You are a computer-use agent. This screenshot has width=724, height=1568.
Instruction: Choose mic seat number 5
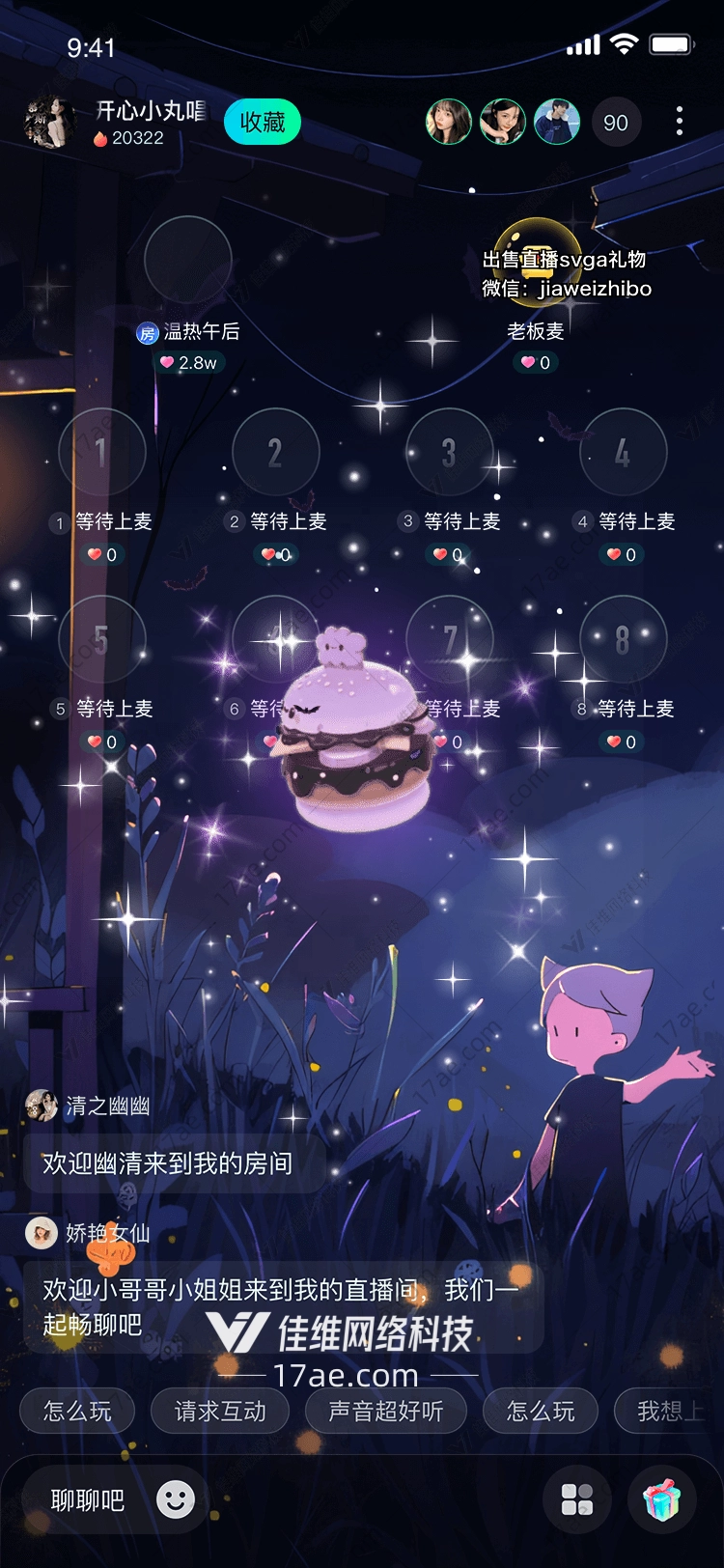(101, 639)
